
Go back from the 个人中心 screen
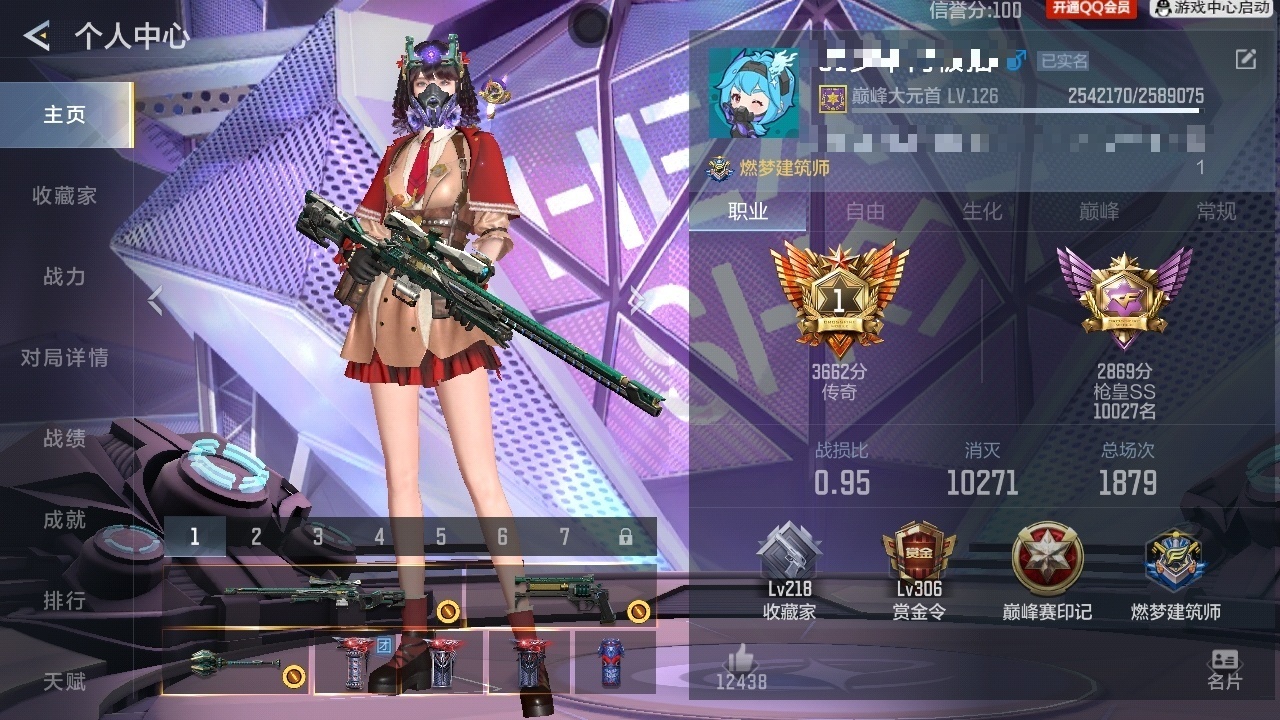coord(37,37)
